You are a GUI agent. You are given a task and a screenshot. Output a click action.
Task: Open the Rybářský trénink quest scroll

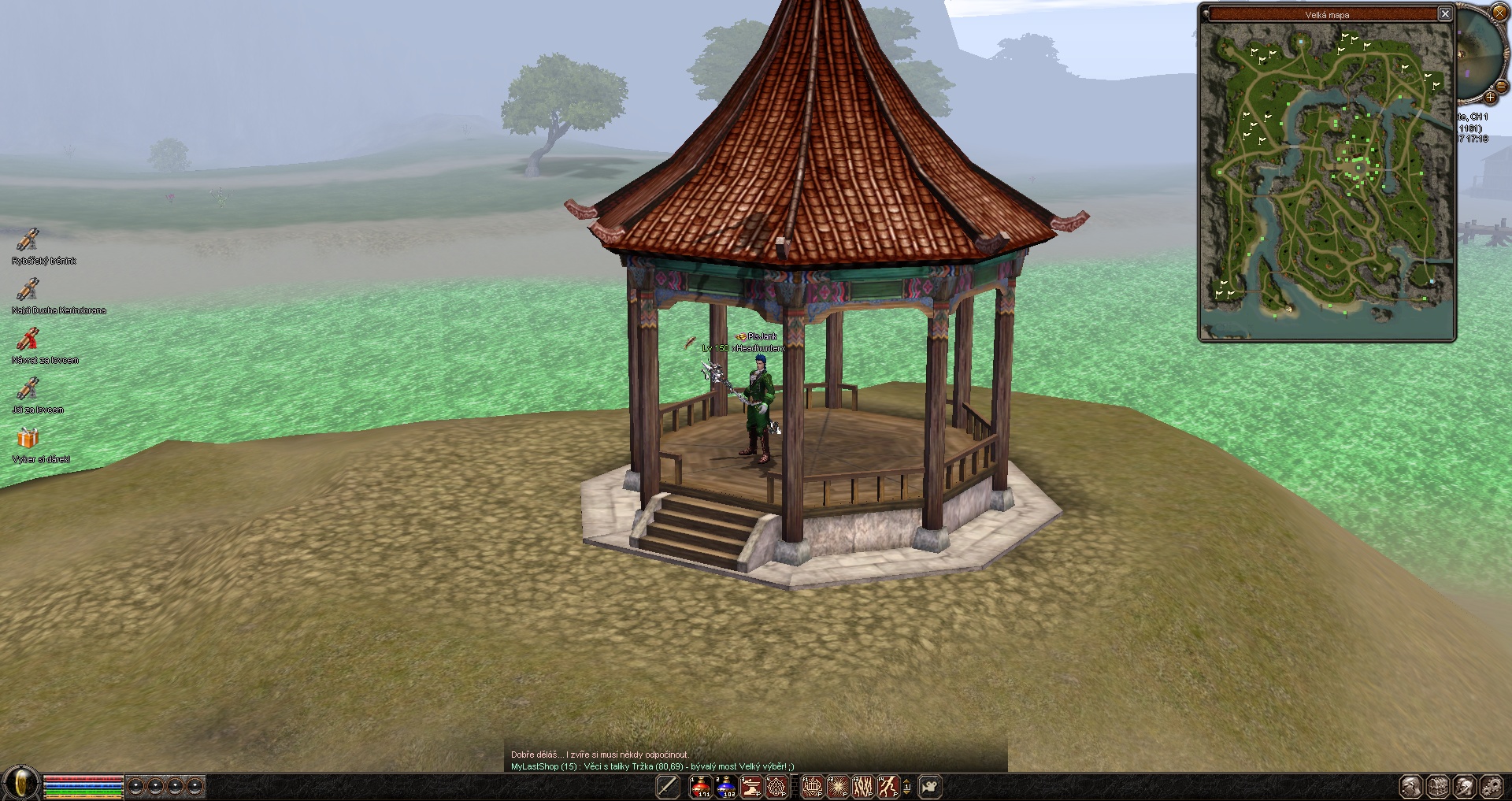tap(28, 239)
